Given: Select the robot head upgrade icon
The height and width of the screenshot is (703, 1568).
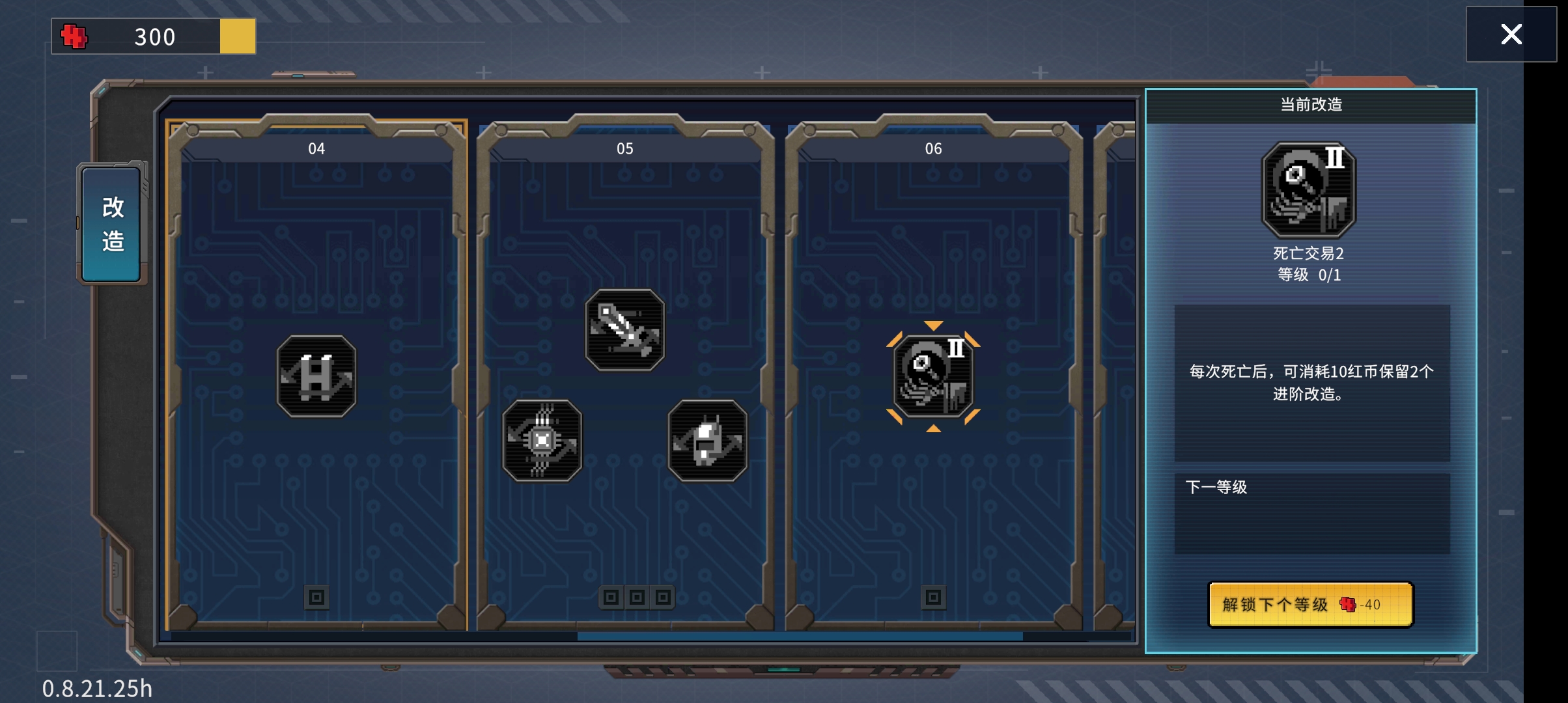Looking at the screenshot, I should coord(707,441).
